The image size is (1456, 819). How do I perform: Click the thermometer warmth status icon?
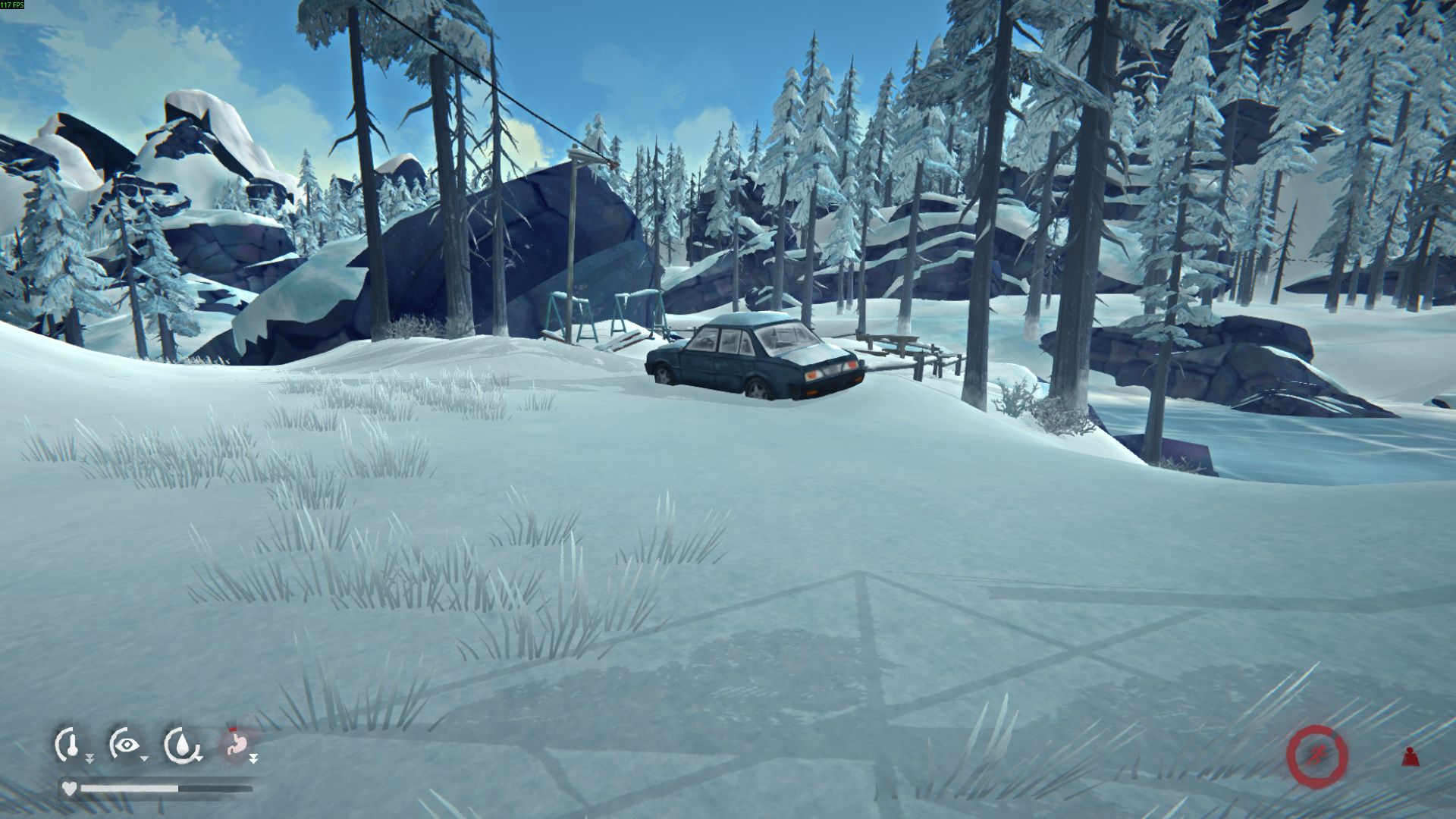[x=70, y=745]
